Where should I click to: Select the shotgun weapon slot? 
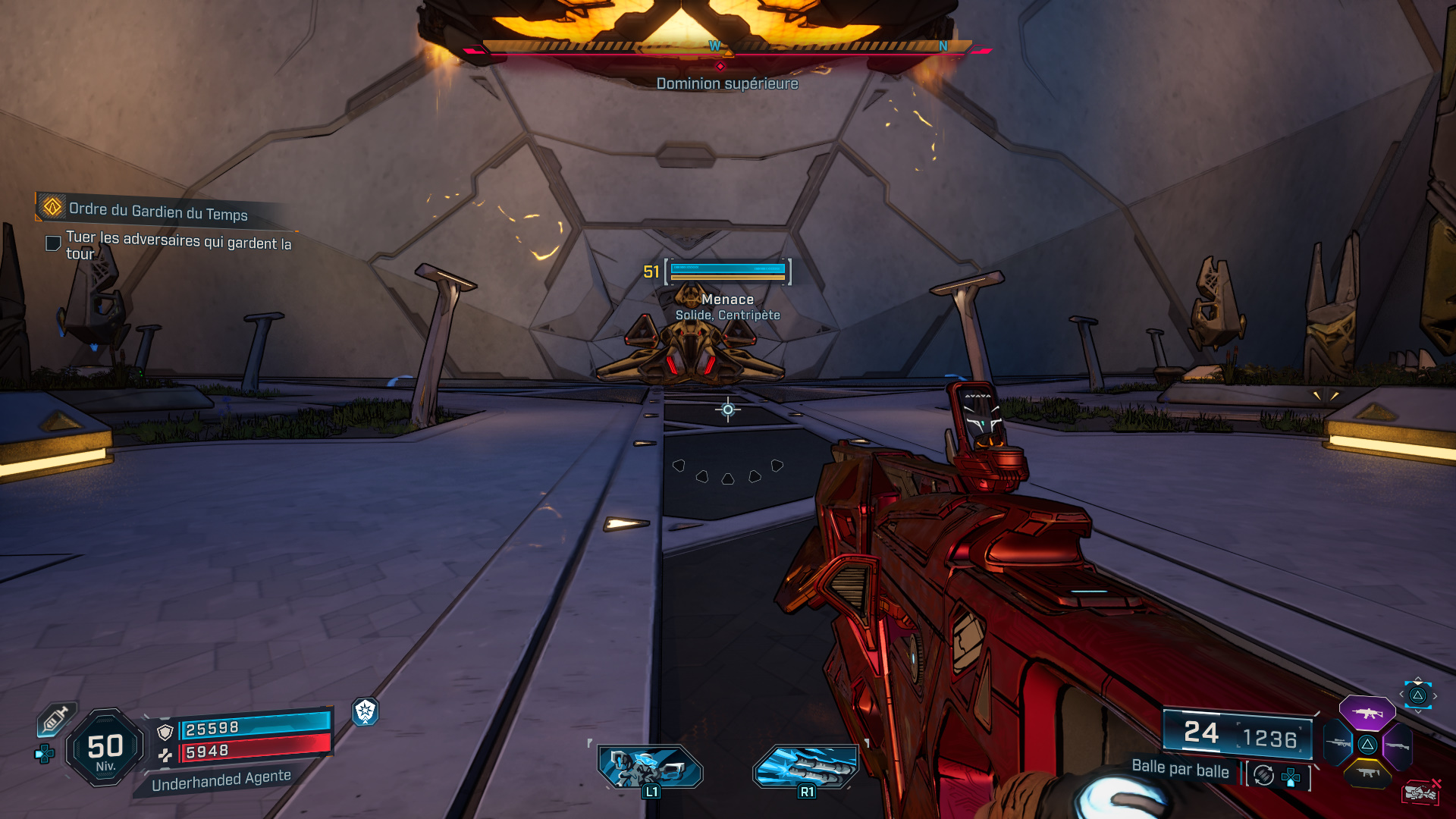pos(1397,745)
